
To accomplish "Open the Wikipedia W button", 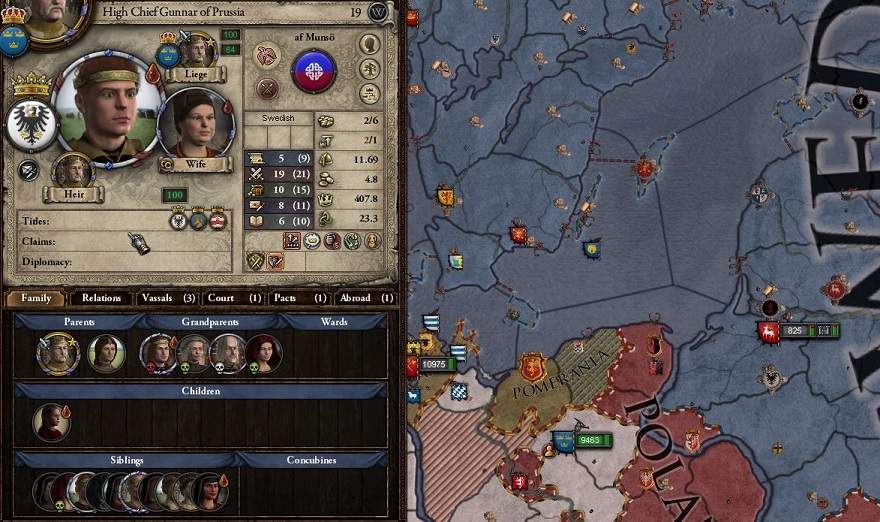I will pos(379,12).
